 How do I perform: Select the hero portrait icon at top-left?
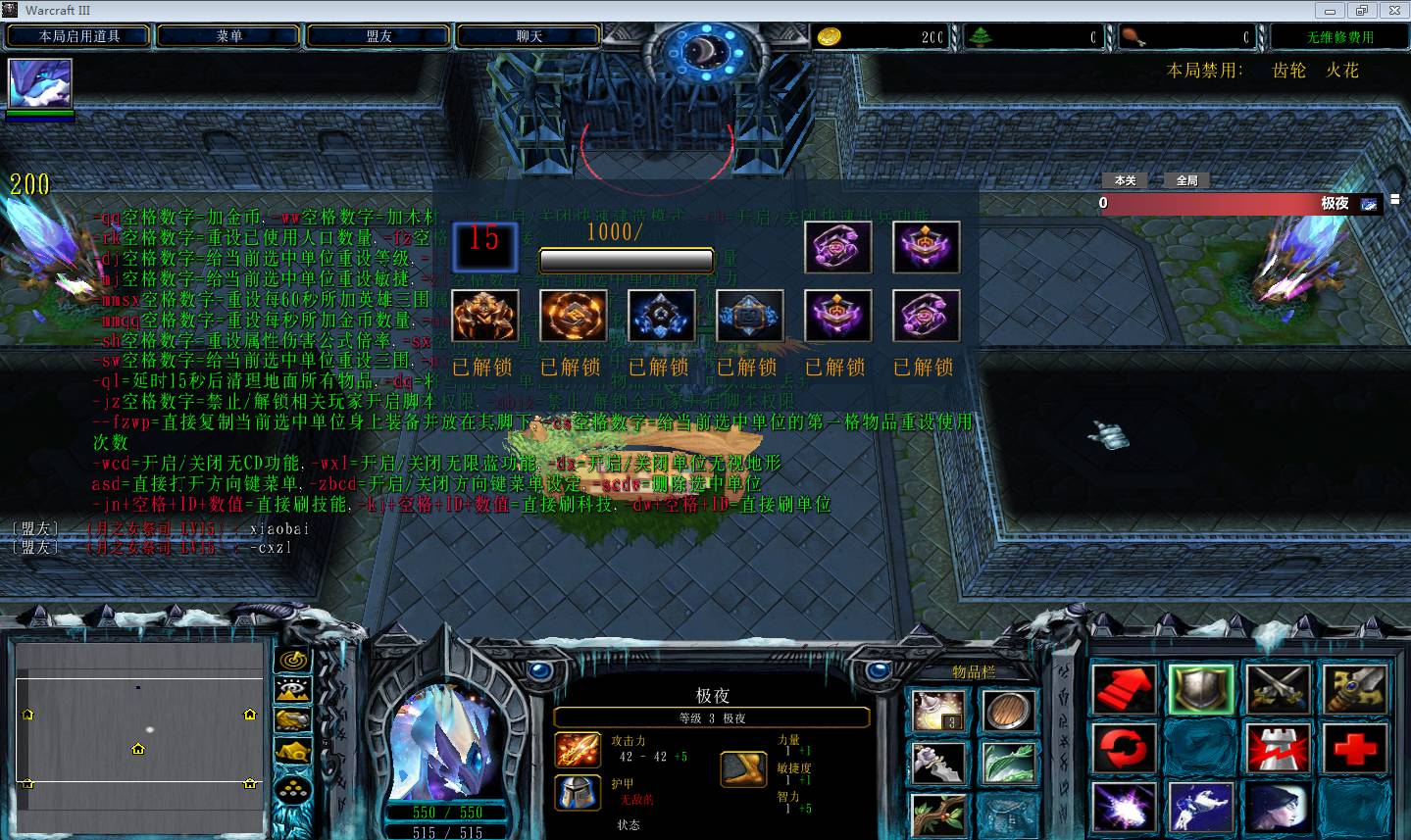[x=40, y=83]
